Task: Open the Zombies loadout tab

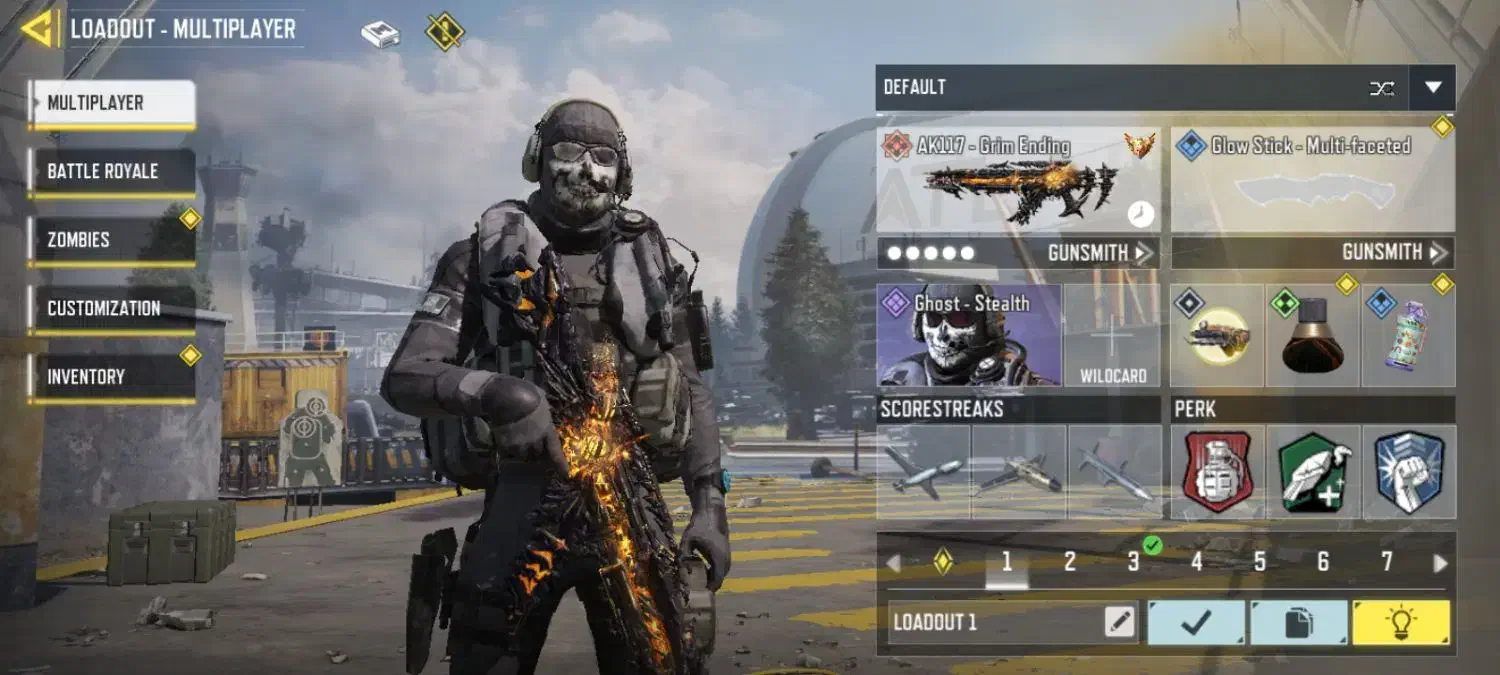Action: (111, 240)
